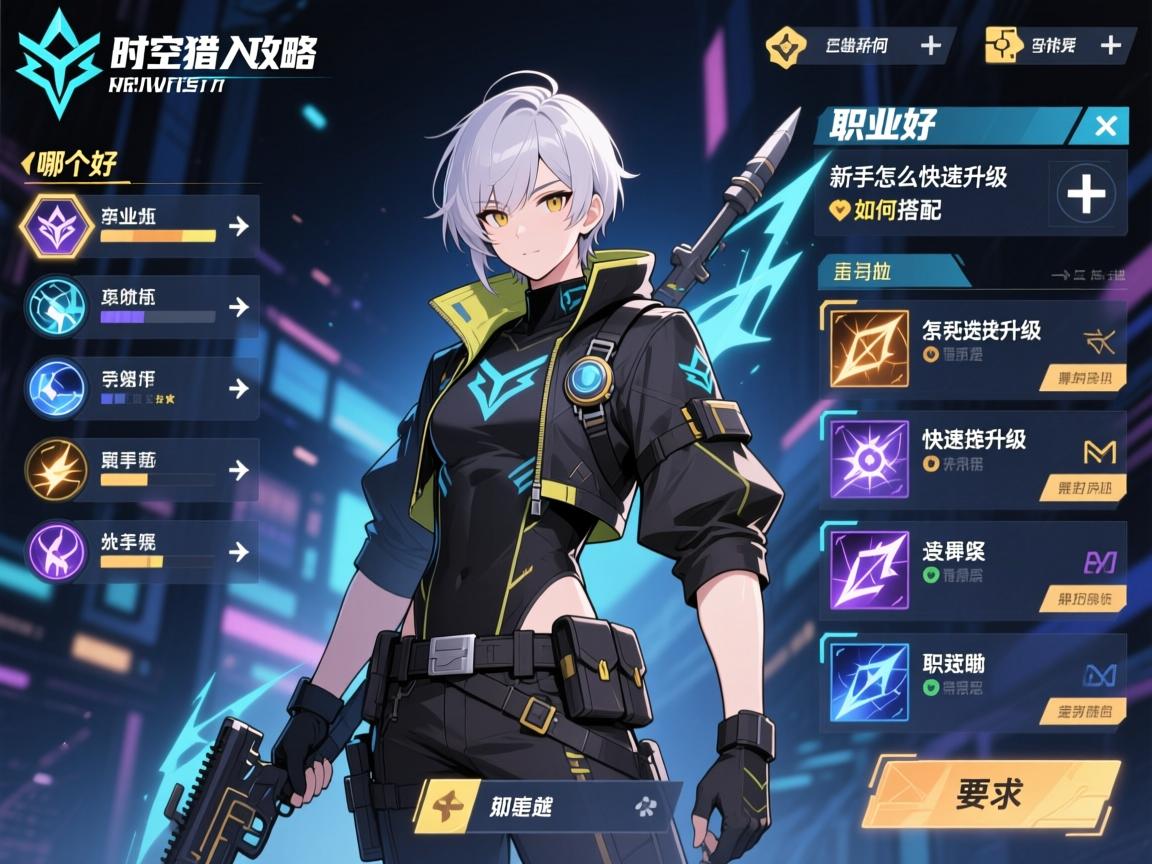Add currency with the first top plus button
Viewport: 1152px width, 864px height.
pyautogui.click(x=930, y=46)
